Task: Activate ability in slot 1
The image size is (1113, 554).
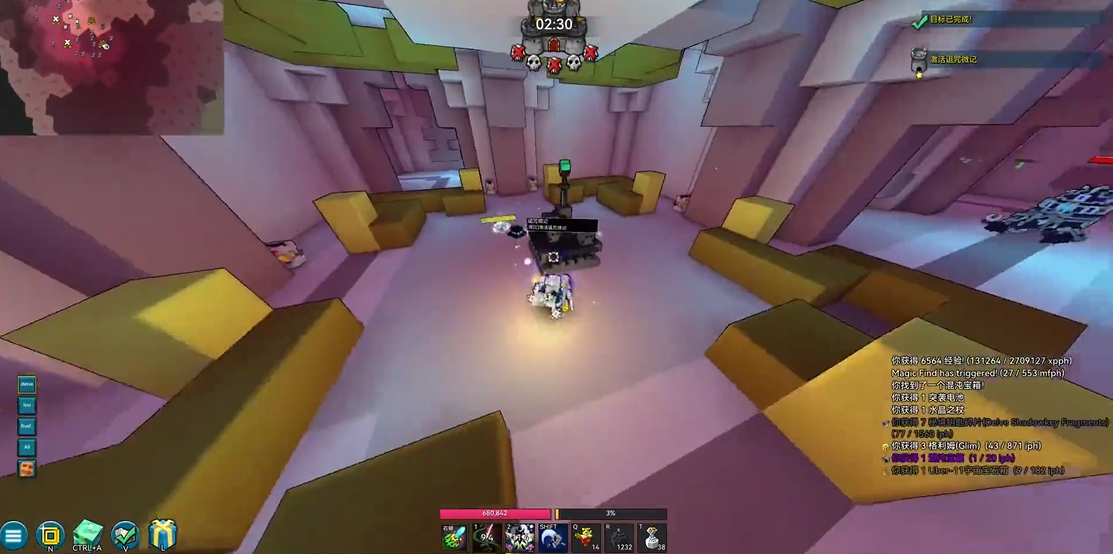Action: click(488, 537)
